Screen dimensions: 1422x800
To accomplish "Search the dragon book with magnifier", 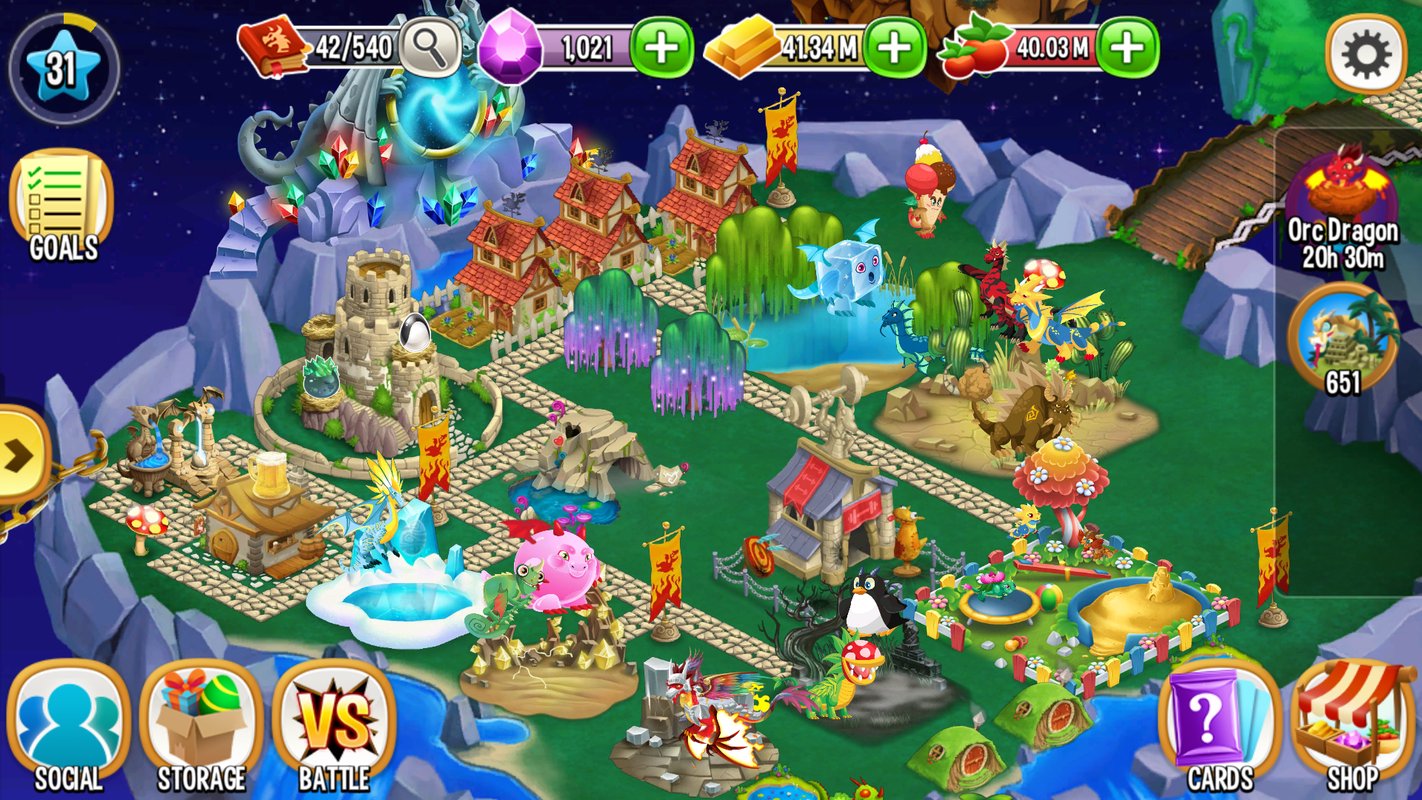I will tap(430, 47).
